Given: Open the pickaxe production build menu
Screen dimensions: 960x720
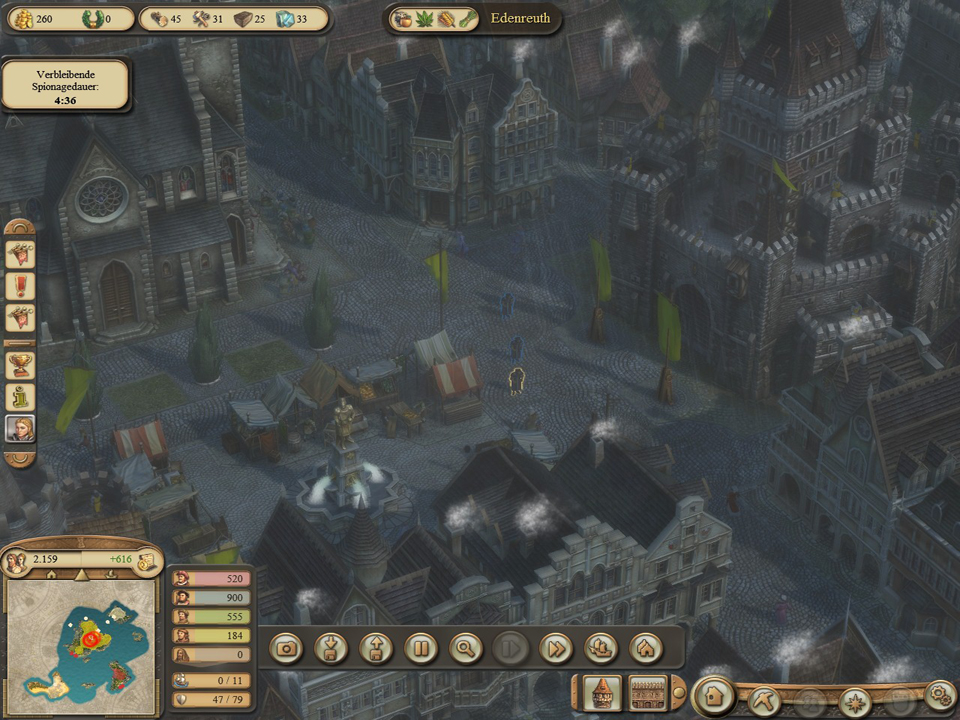Looking at the screenshot, I should tap(764, 697).
